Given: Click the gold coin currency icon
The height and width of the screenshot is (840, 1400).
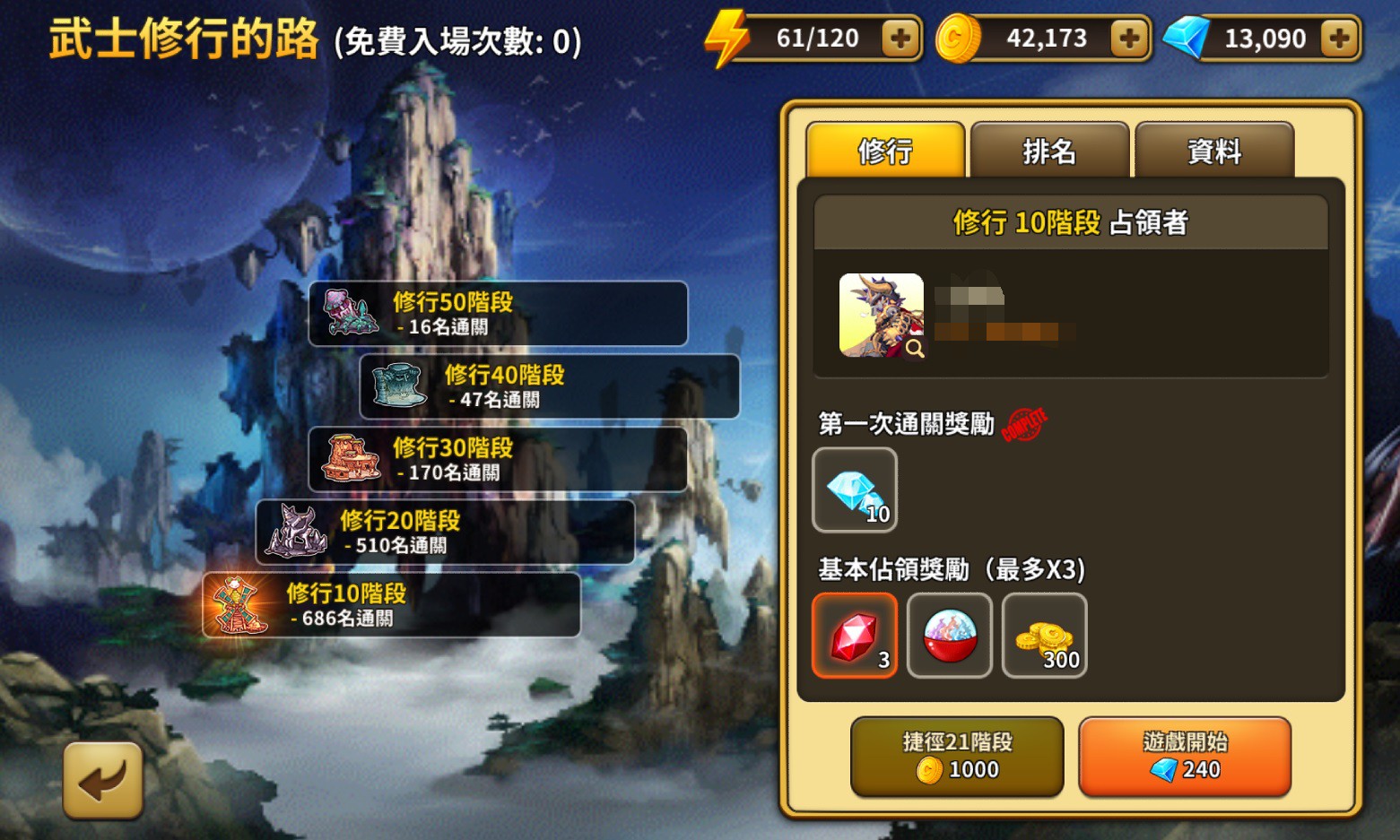Looking at the screenshot, I should click(x=956, y=37).
